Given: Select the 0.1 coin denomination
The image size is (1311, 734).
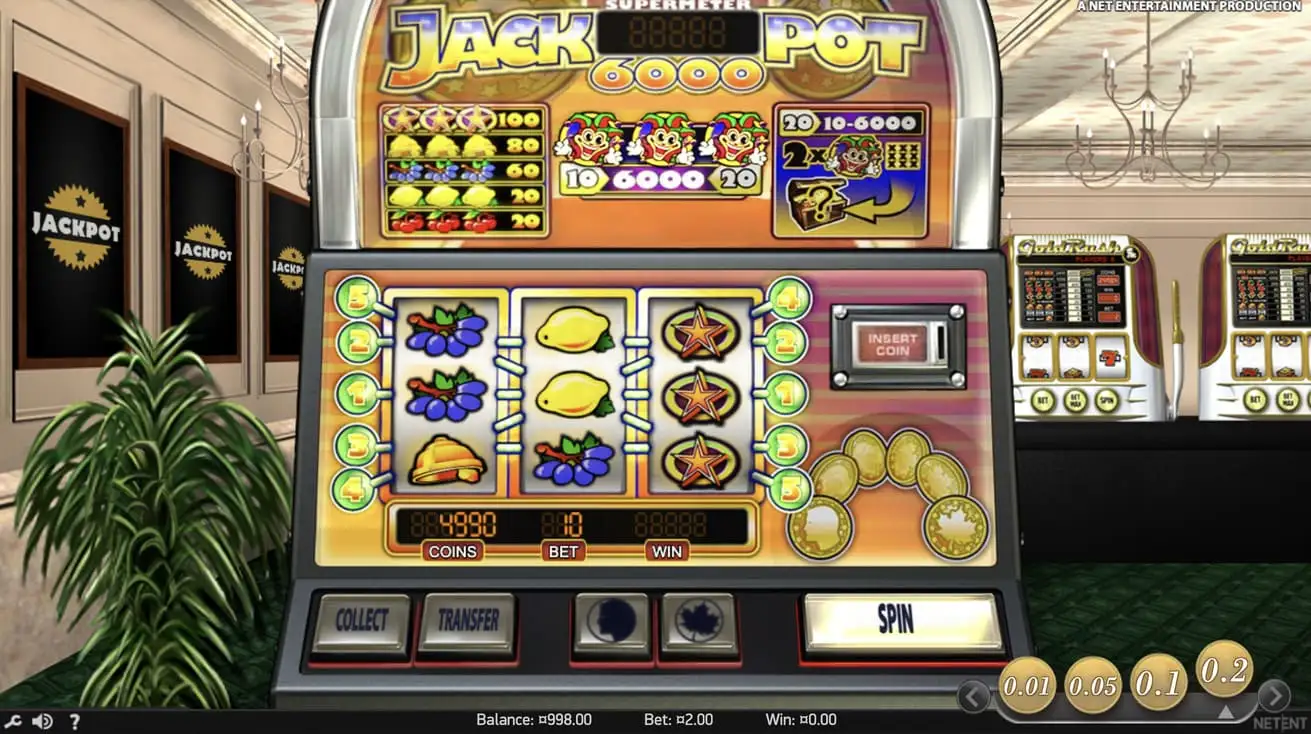Looking at the screenshot, I should tap(1157, 680).
